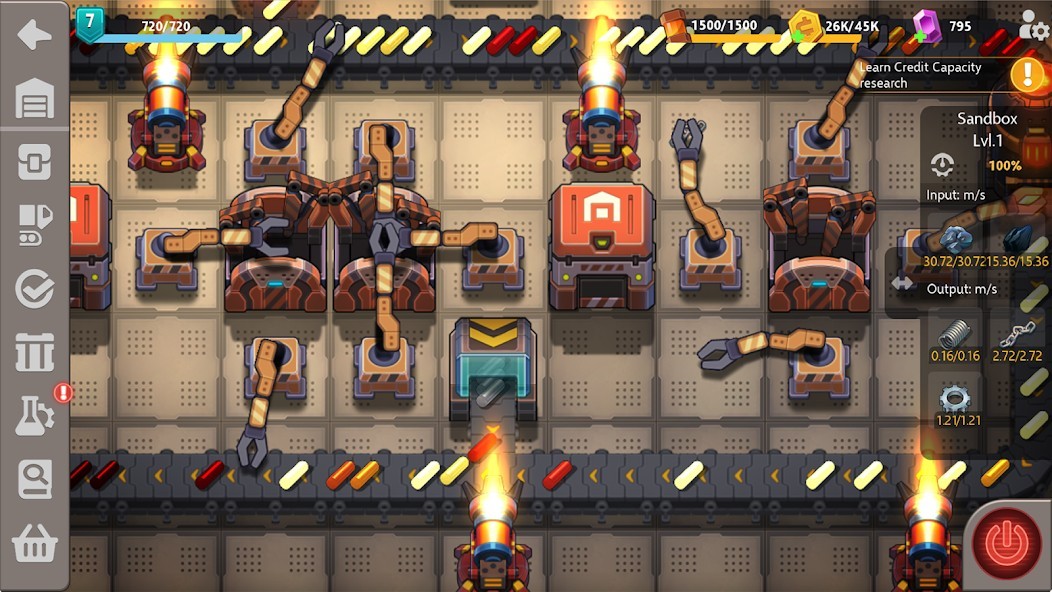This screenshot has height=592, width=1052.
Task: Open the checkmark tasks icon
Action: (x=34, y=290)
